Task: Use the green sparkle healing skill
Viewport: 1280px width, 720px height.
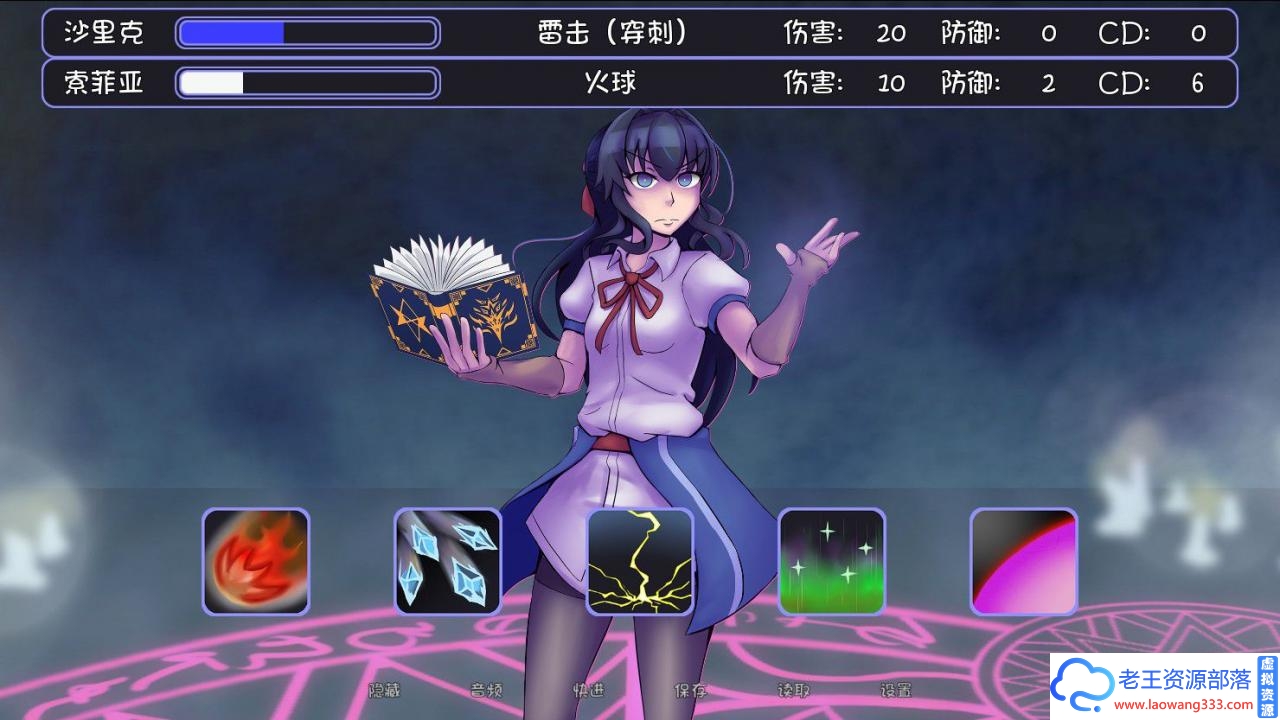Action: pyautogui.click(x=832, y=560)
